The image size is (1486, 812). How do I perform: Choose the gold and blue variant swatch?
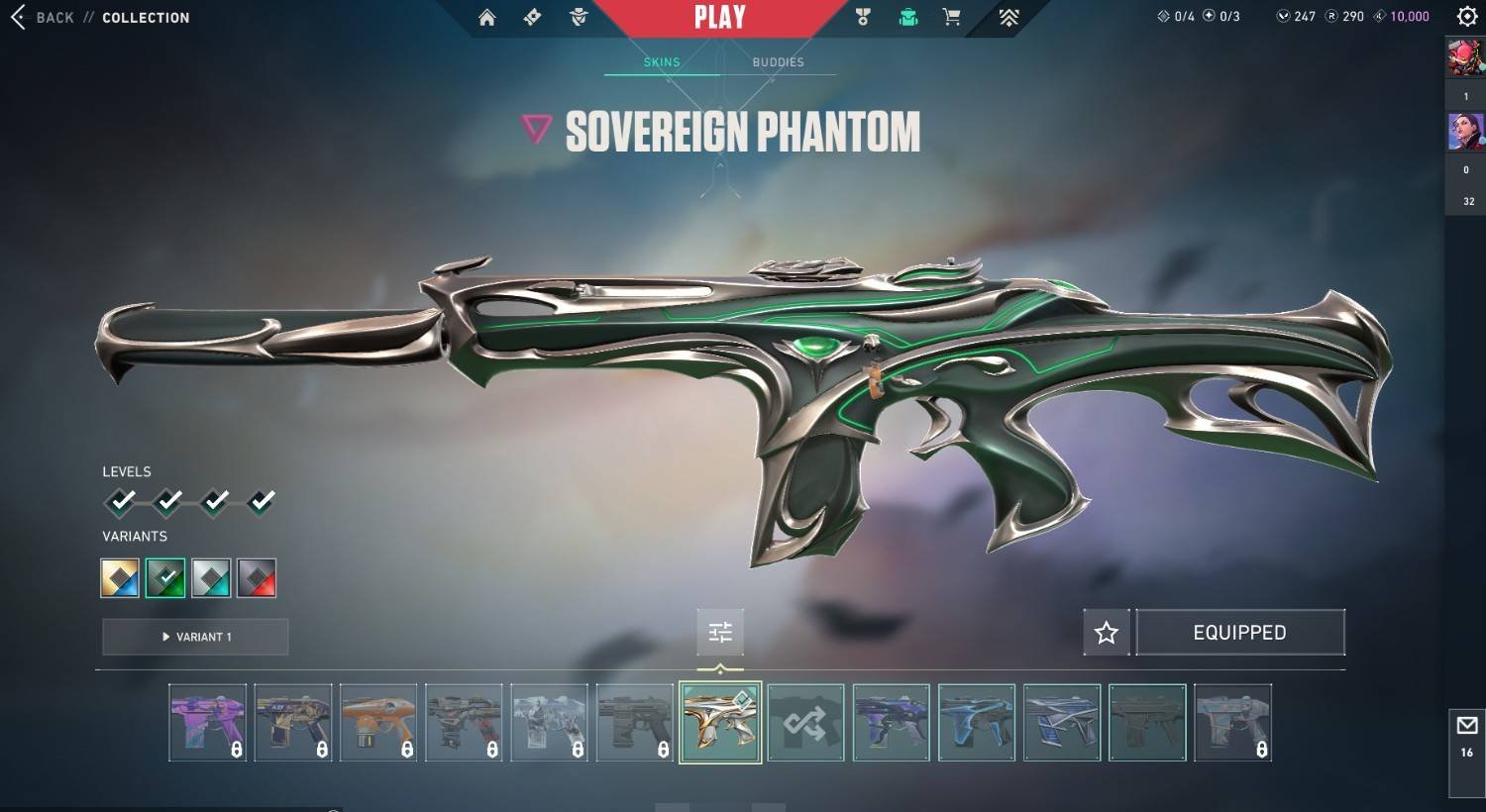tap(120, 578)
